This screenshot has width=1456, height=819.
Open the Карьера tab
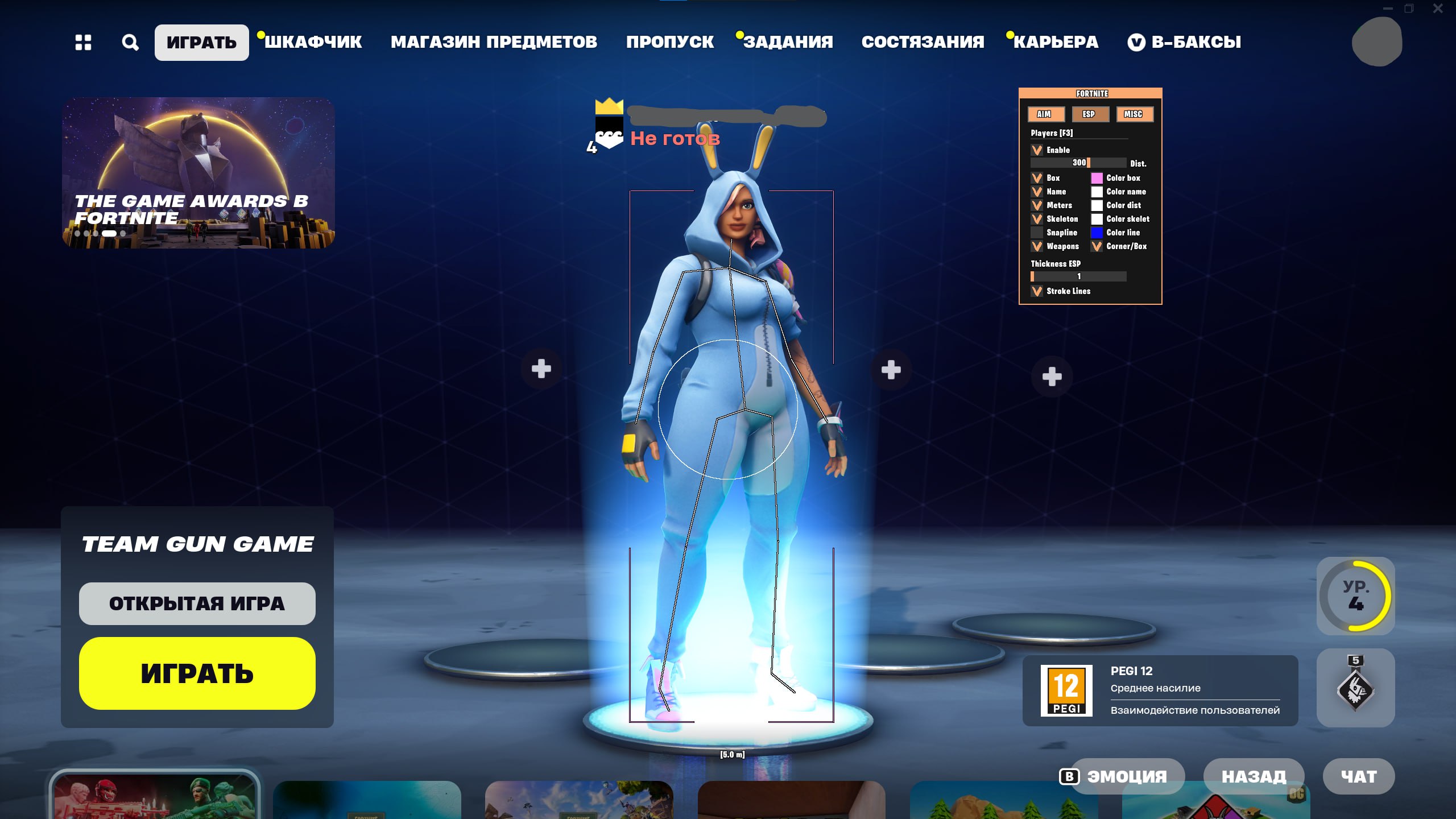point(1056,42)
